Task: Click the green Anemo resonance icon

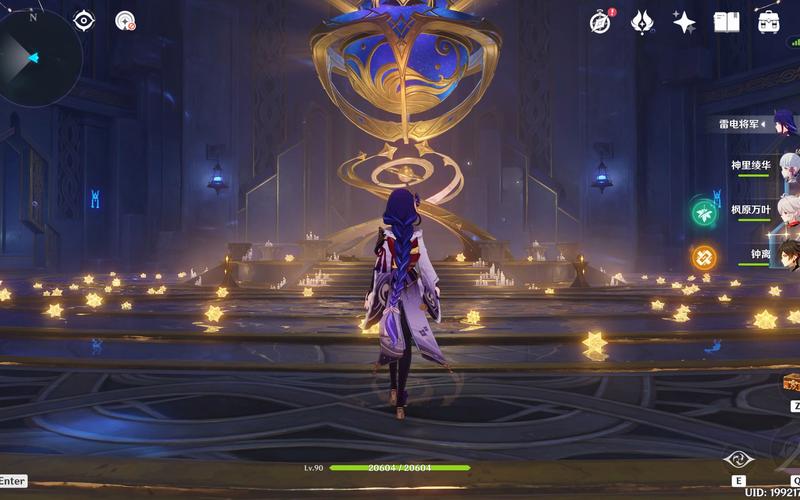Action: pyautogui.click(x=704, y=213)
